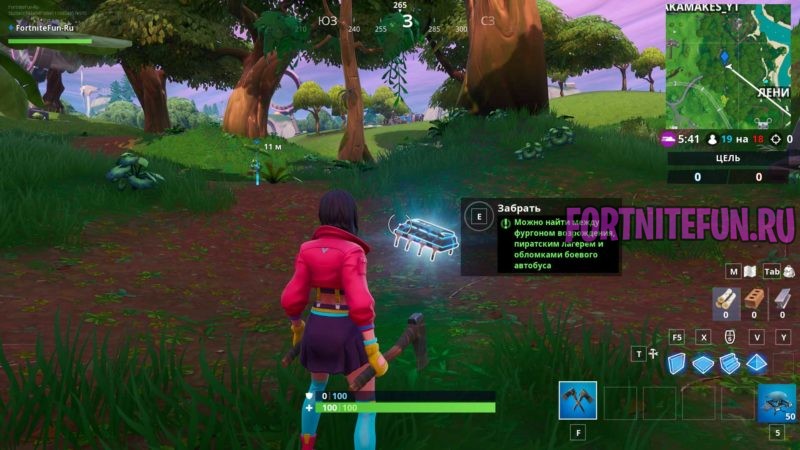Choose the wood material icon
Screen dimensions: 800x450
[x=724, y=299]
